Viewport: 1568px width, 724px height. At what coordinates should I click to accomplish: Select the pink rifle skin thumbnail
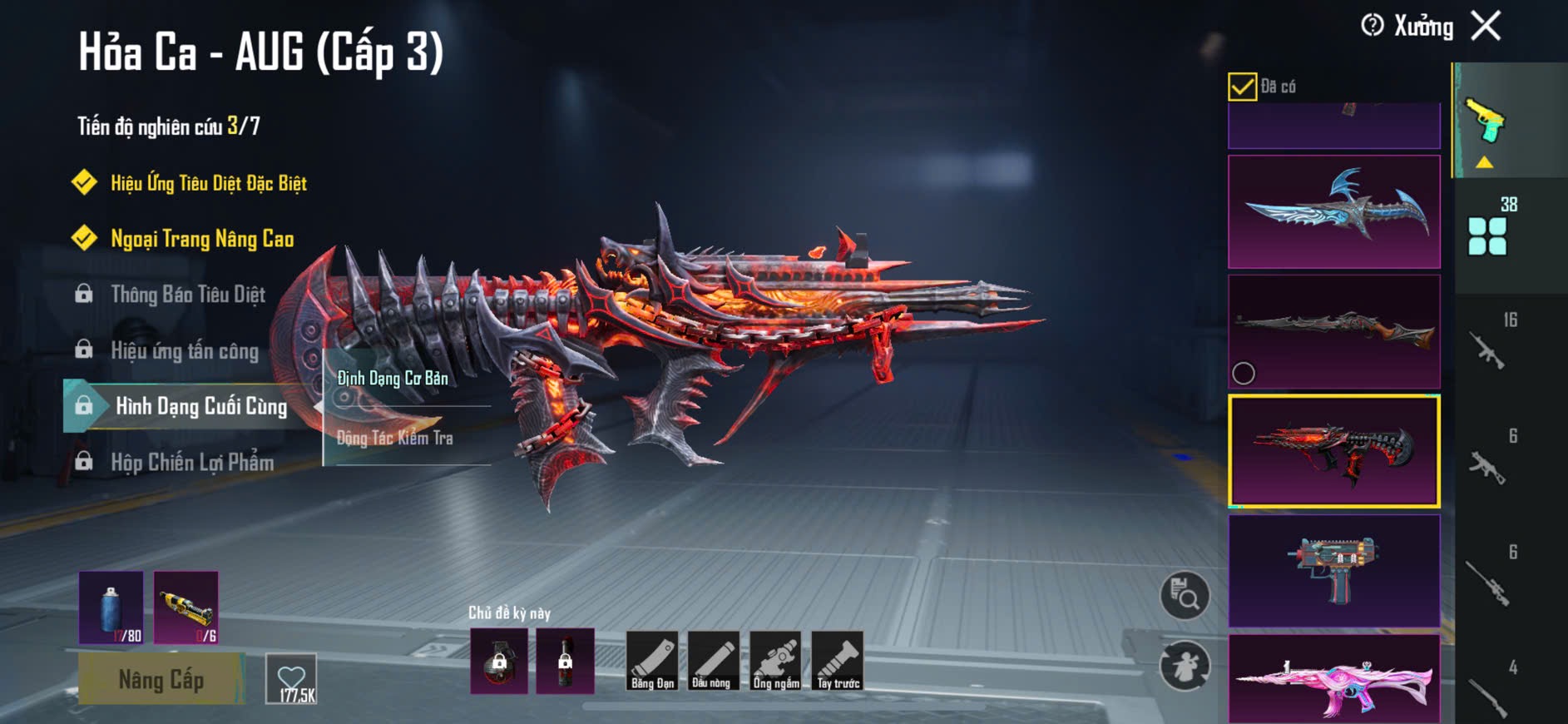(1333, 679)
